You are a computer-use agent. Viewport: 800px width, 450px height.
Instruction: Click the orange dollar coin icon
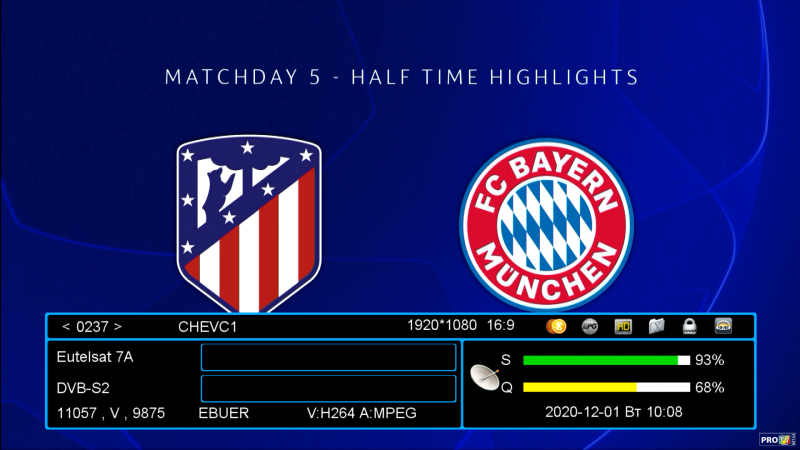click(x=557, y=326)
